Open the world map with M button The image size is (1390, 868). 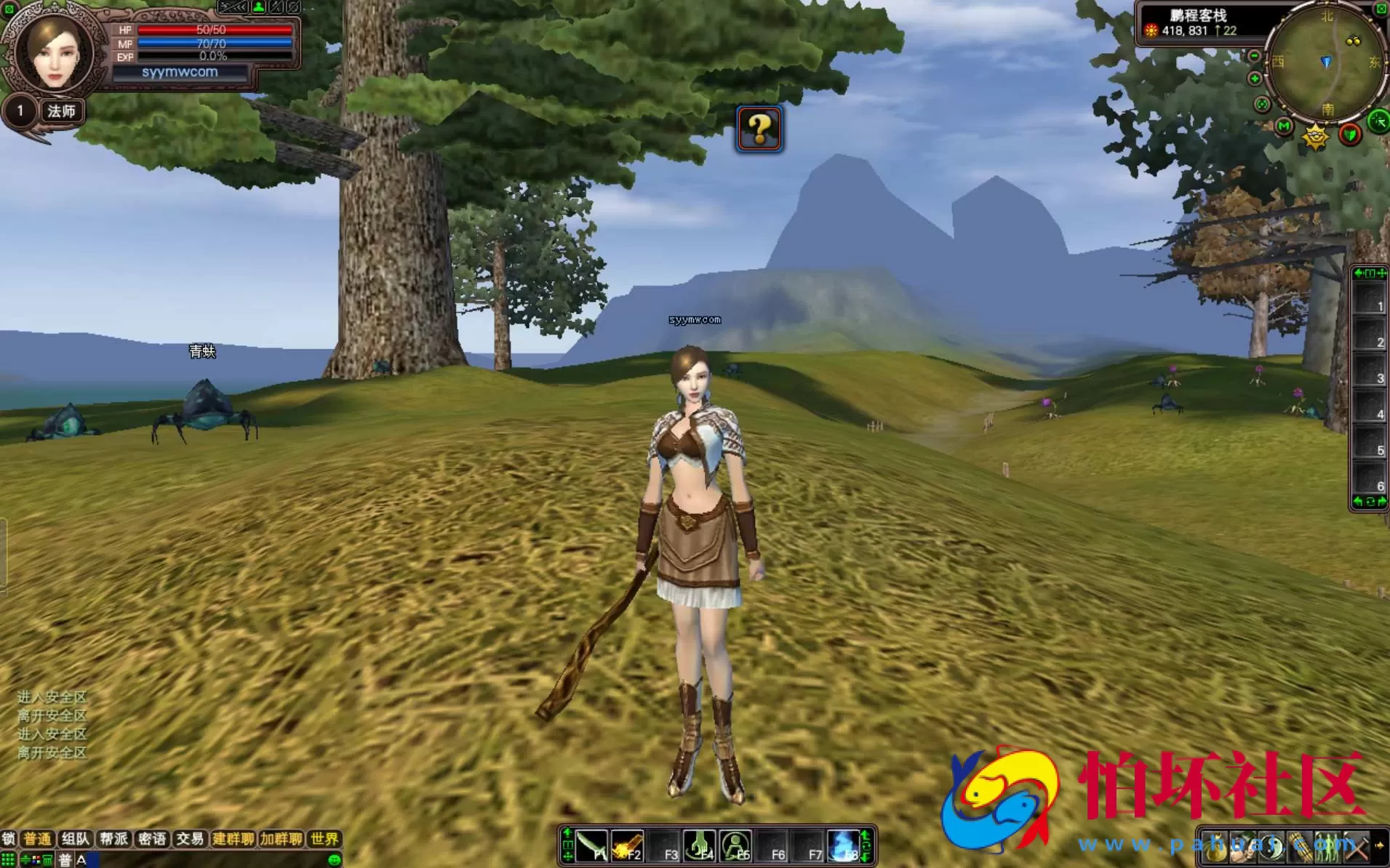[1284, 126]
